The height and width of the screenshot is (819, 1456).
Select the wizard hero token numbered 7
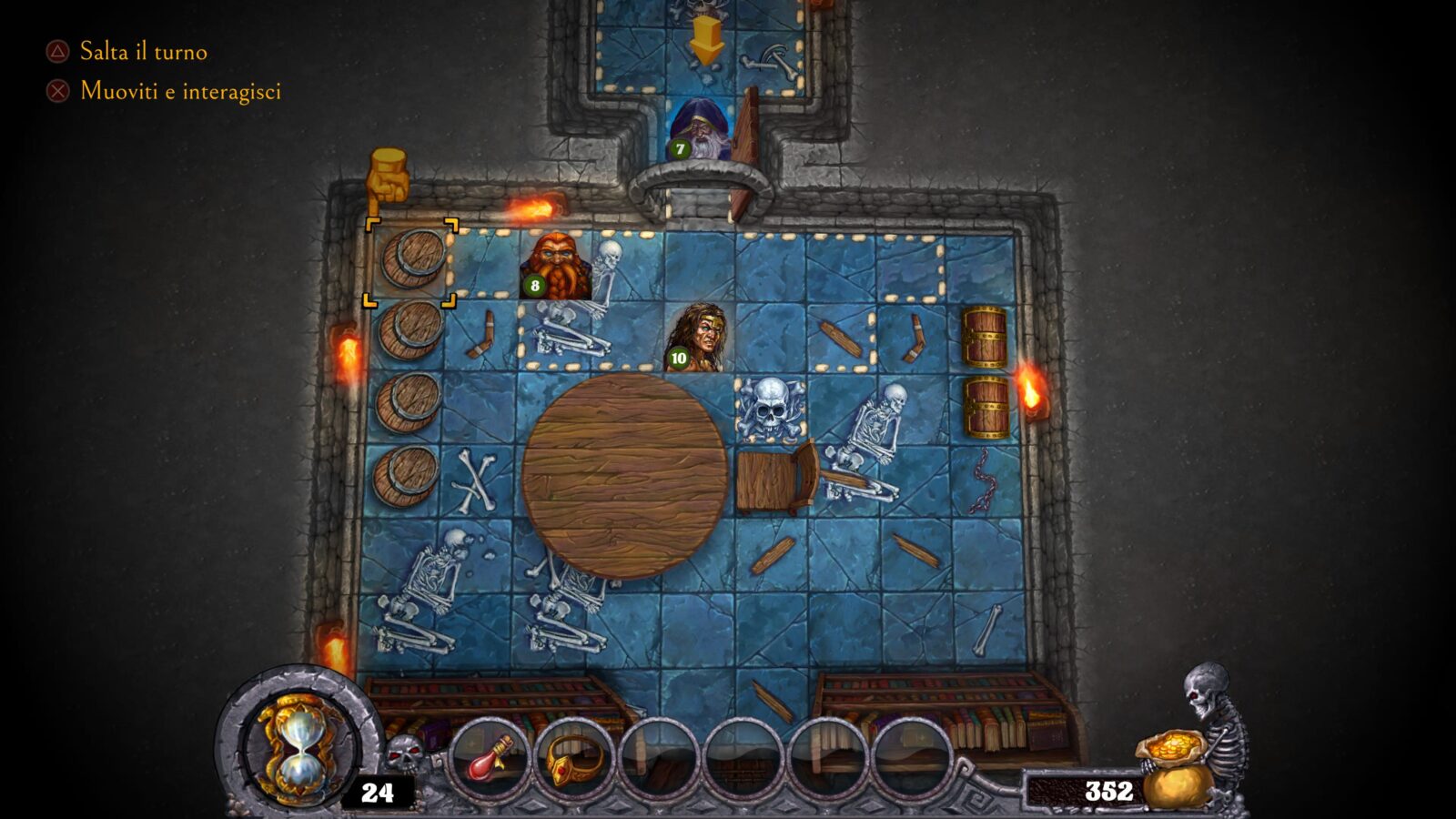point(701,128)
